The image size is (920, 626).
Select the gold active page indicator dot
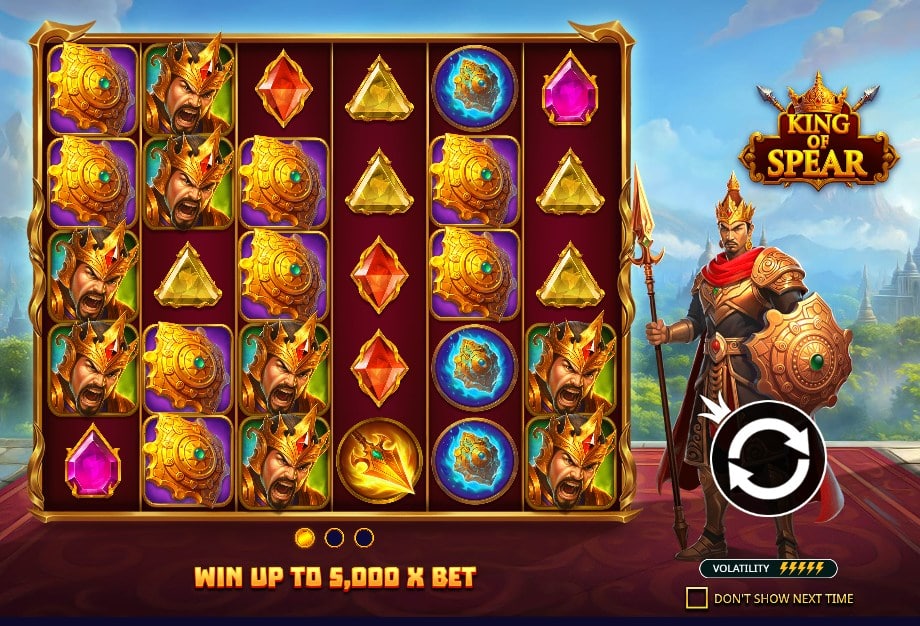coord(306,538)
